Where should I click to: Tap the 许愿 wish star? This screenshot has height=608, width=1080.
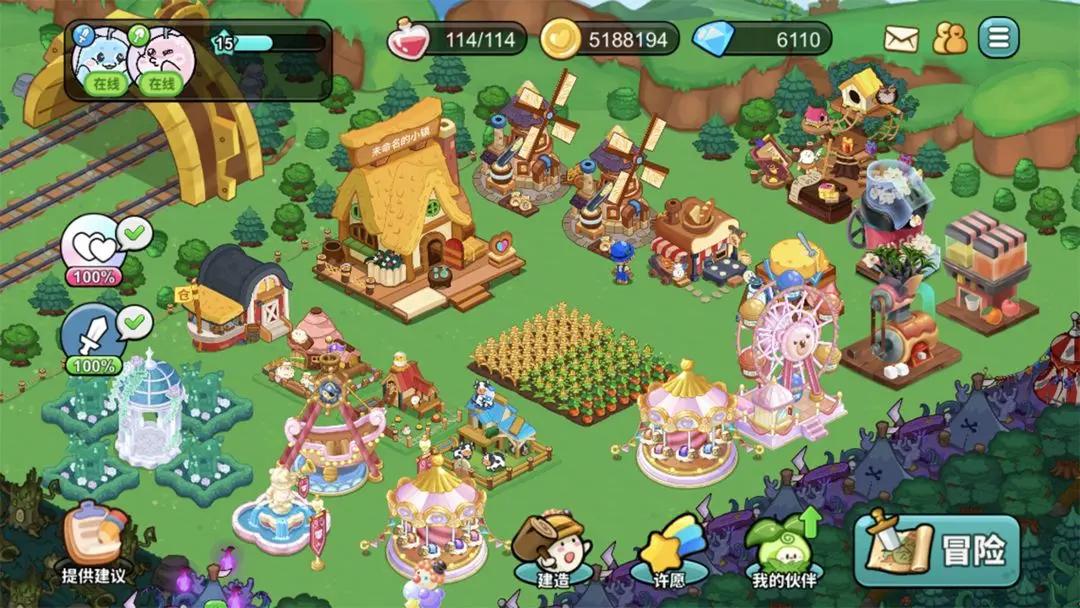point(669,553)
